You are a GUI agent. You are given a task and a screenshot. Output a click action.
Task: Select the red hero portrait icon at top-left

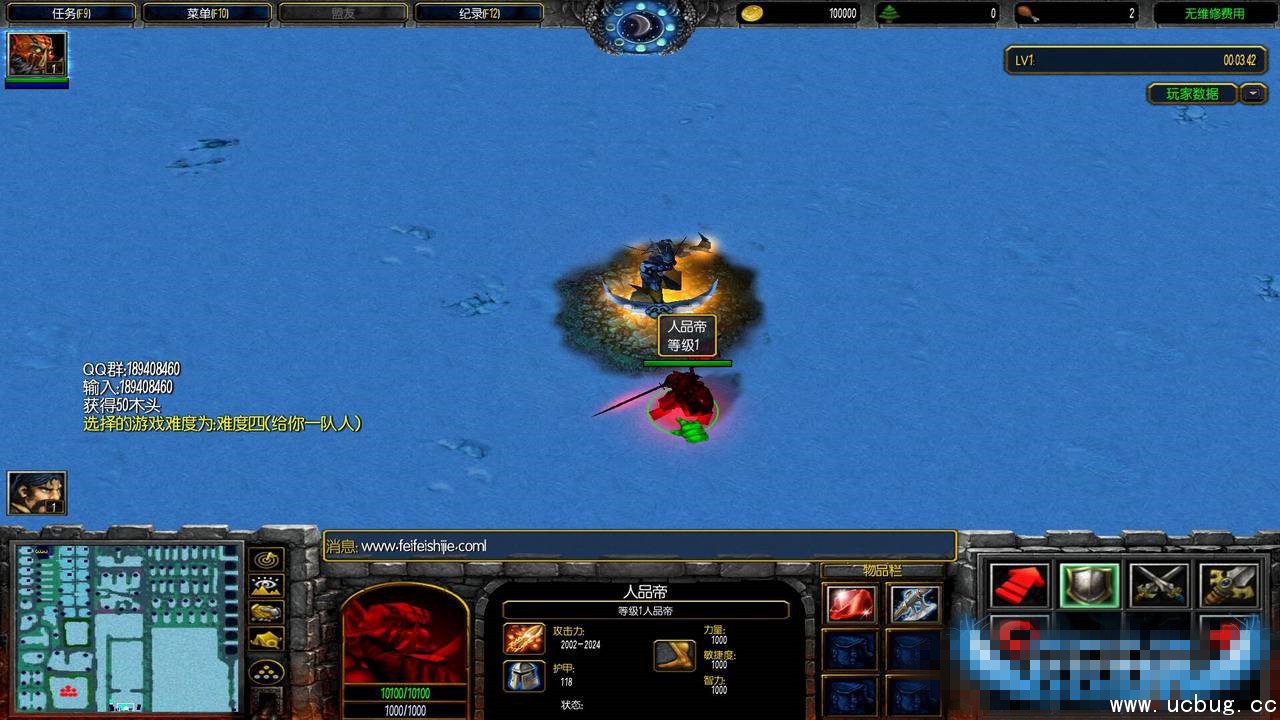37,54
